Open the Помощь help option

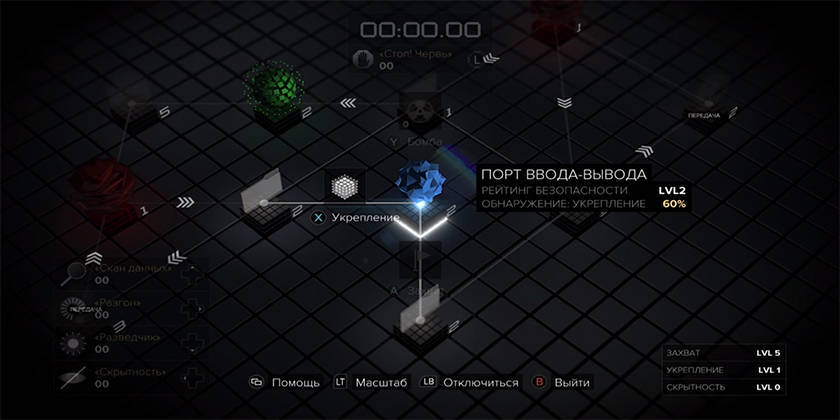point(286,382)
